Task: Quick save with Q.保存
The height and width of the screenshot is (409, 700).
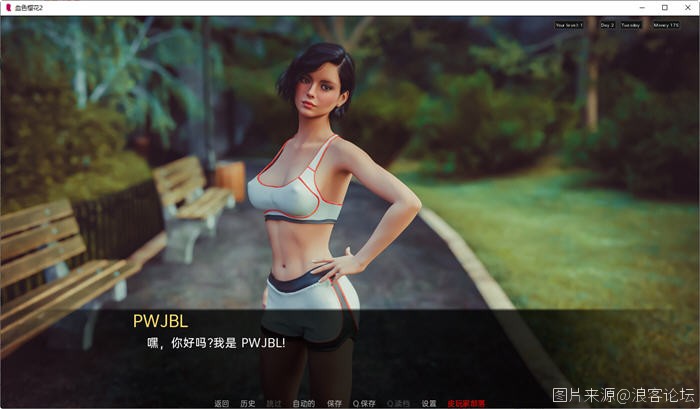Action: [x=364, y=403]
